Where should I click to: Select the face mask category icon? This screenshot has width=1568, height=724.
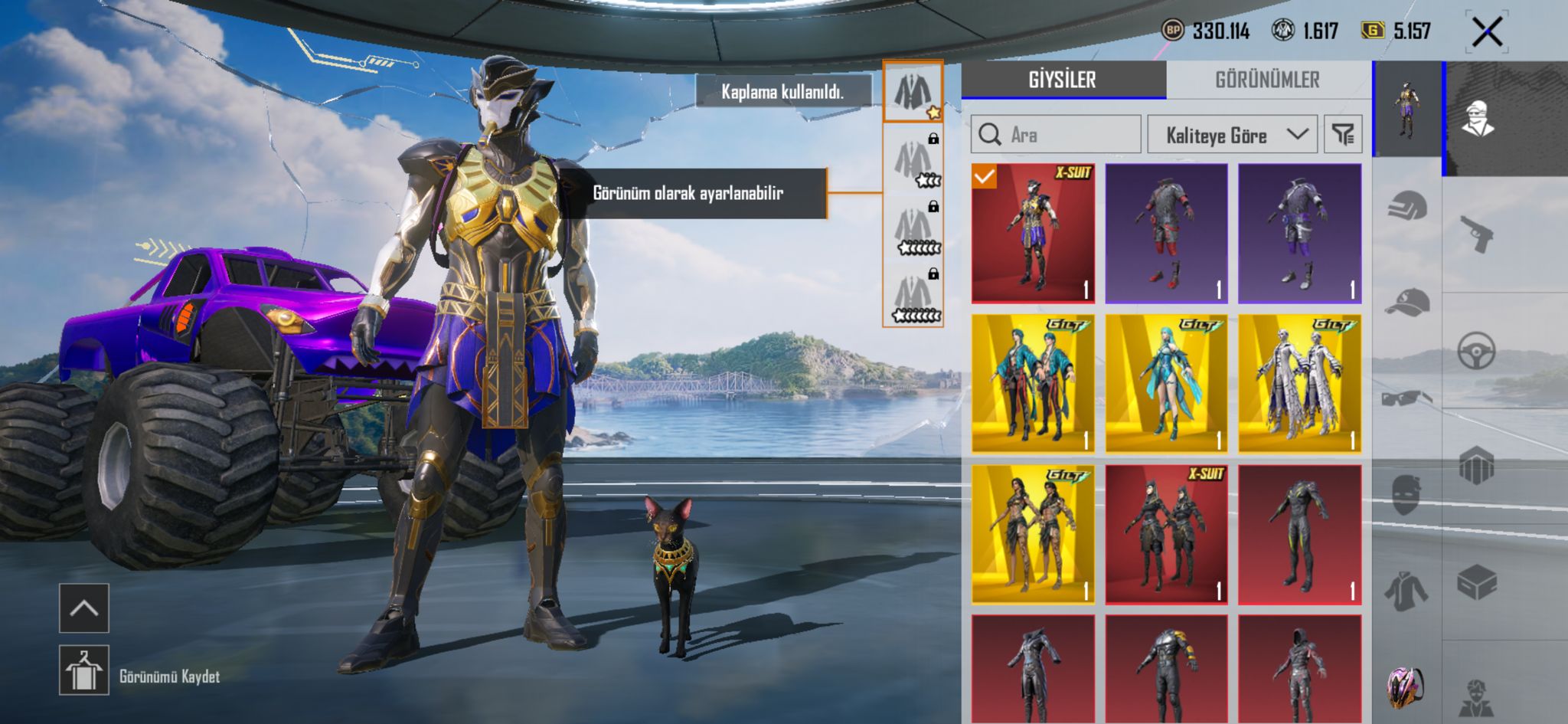pos(1407,494)
